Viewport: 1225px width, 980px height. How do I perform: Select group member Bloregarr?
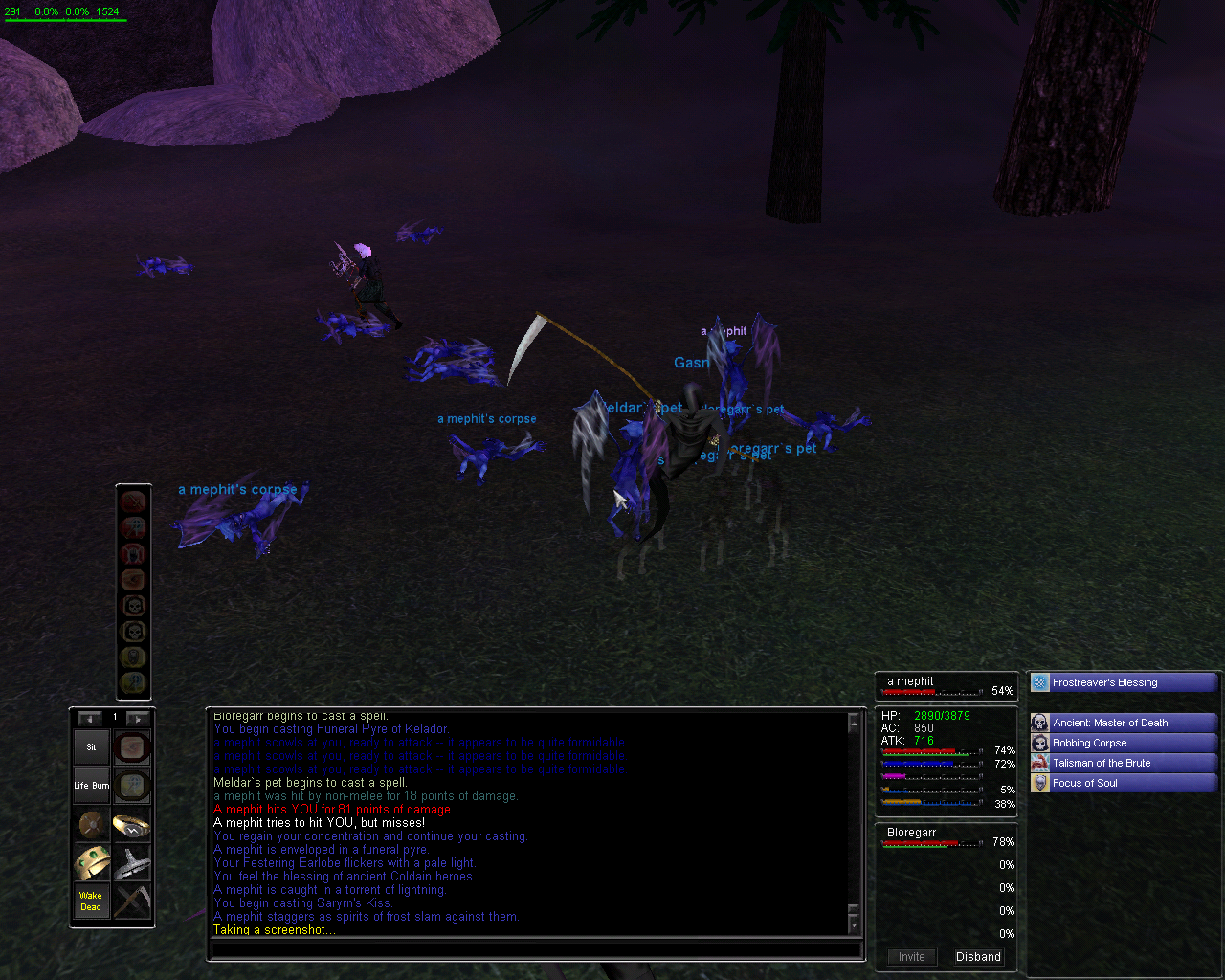click(912, 833)
